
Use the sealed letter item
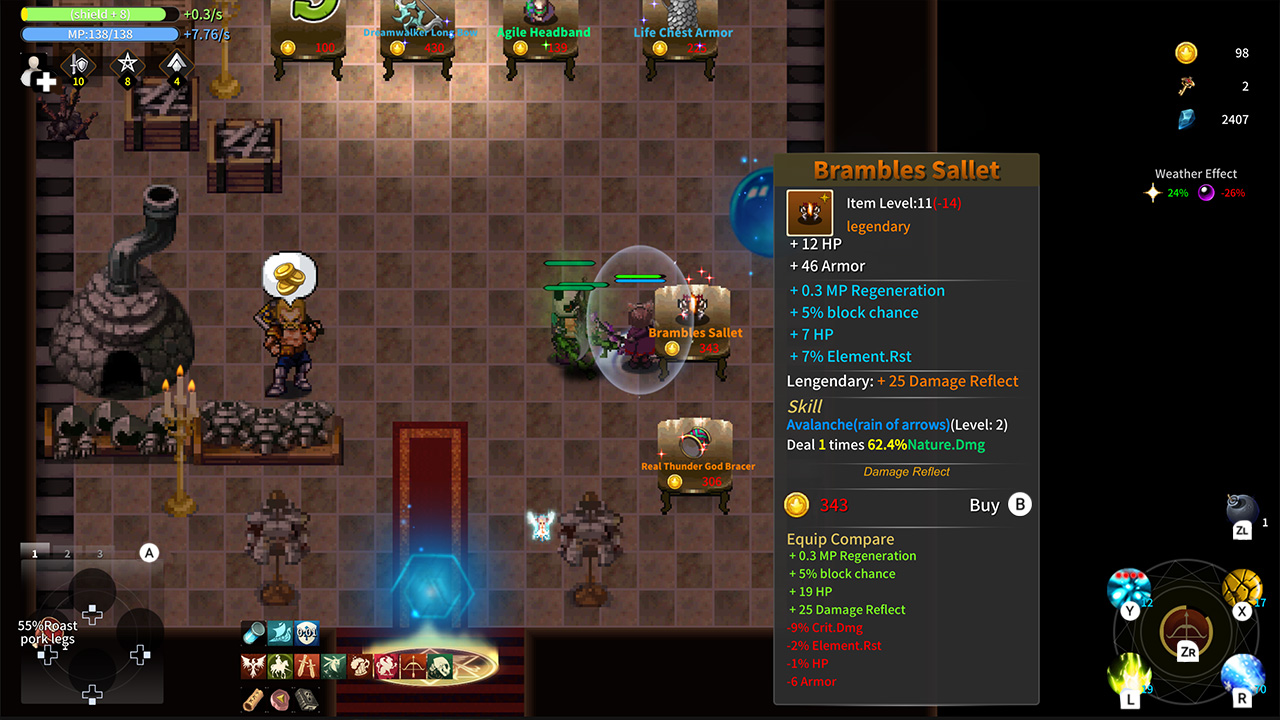point(279,700)
